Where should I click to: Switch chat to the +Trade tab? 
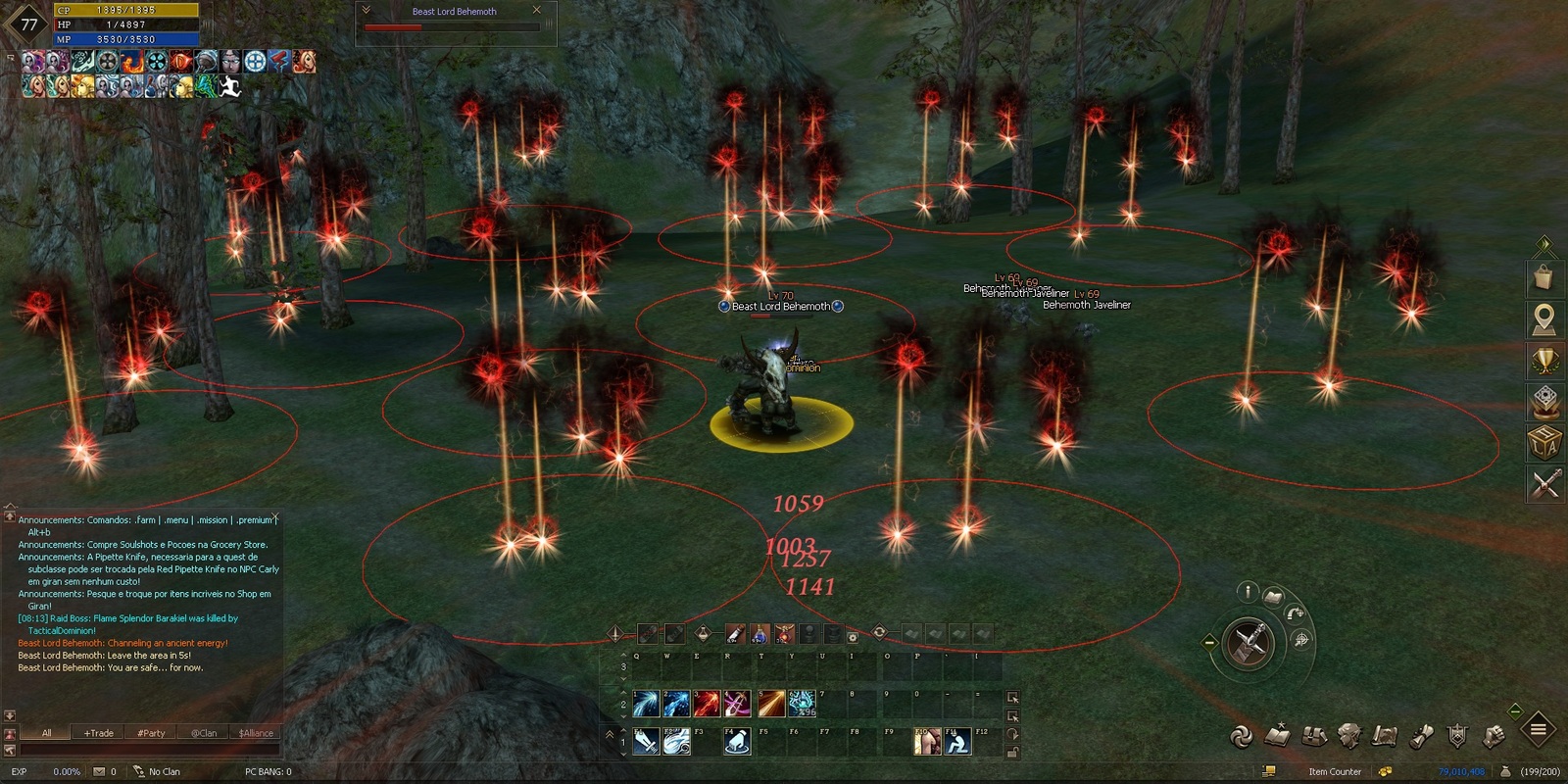tap(98, 733)
